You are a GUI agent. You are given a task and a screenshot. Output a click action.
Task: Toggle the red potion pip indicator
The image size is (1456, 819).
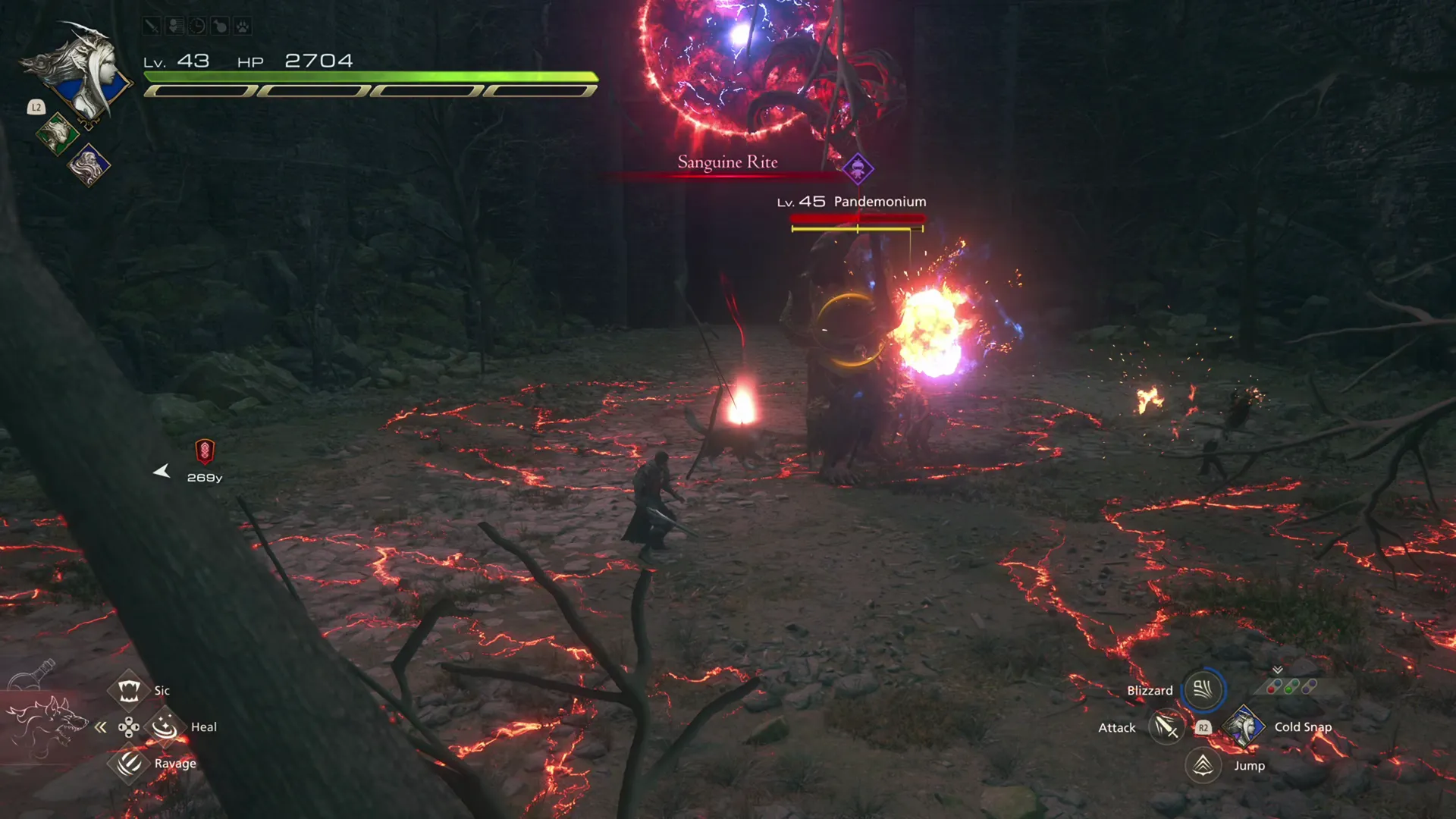pos(1271,689)
